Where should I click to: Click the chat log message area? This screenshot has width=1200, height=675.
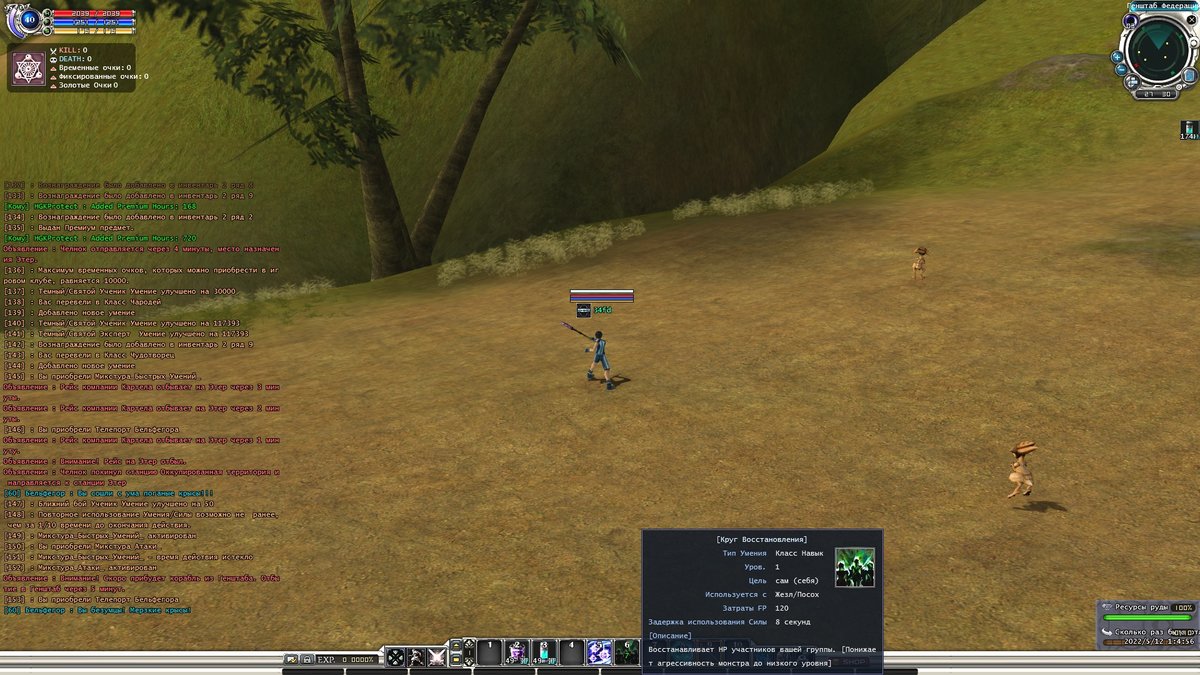(x=140, y=400)
